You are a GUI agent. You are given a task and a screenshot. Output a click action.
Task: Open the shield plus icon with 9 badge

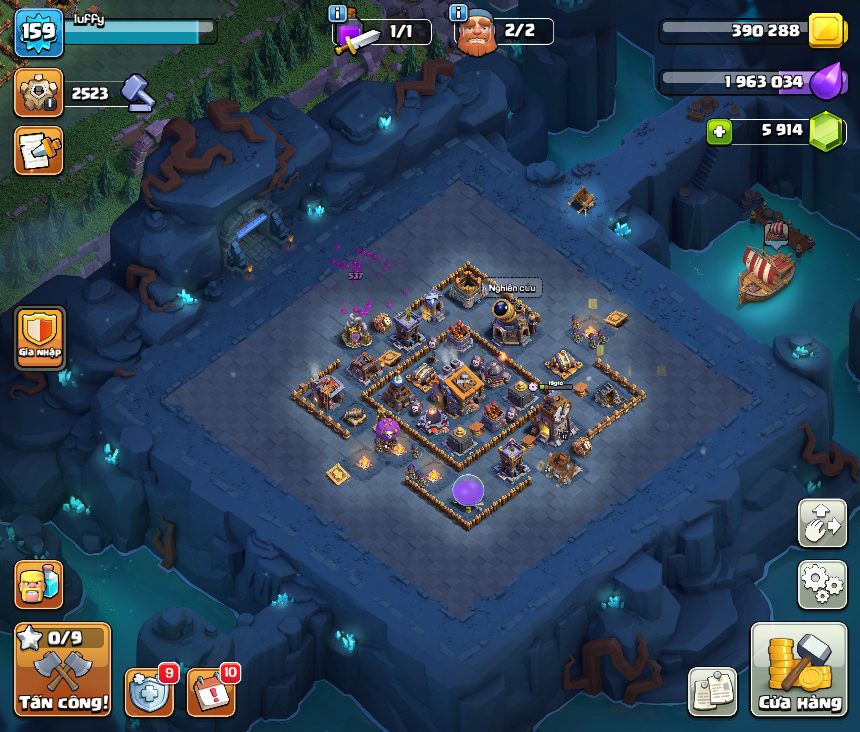[149, 692]
